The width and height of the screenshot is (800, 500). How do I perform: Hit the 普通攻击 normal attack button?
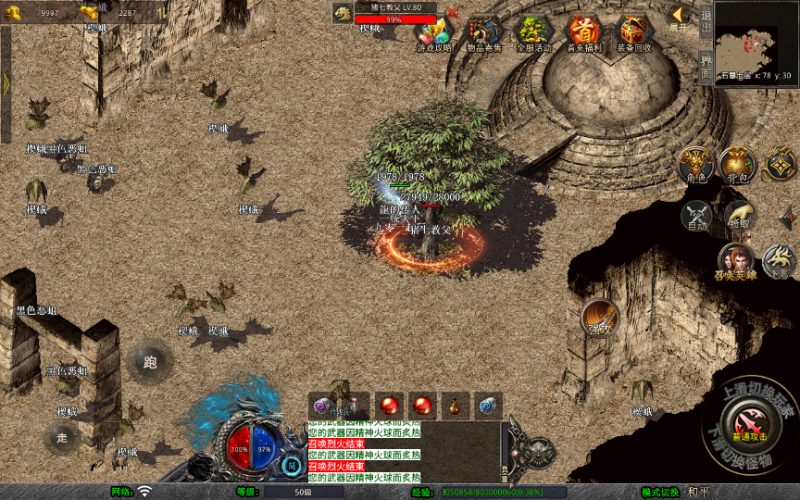point(748,422)
